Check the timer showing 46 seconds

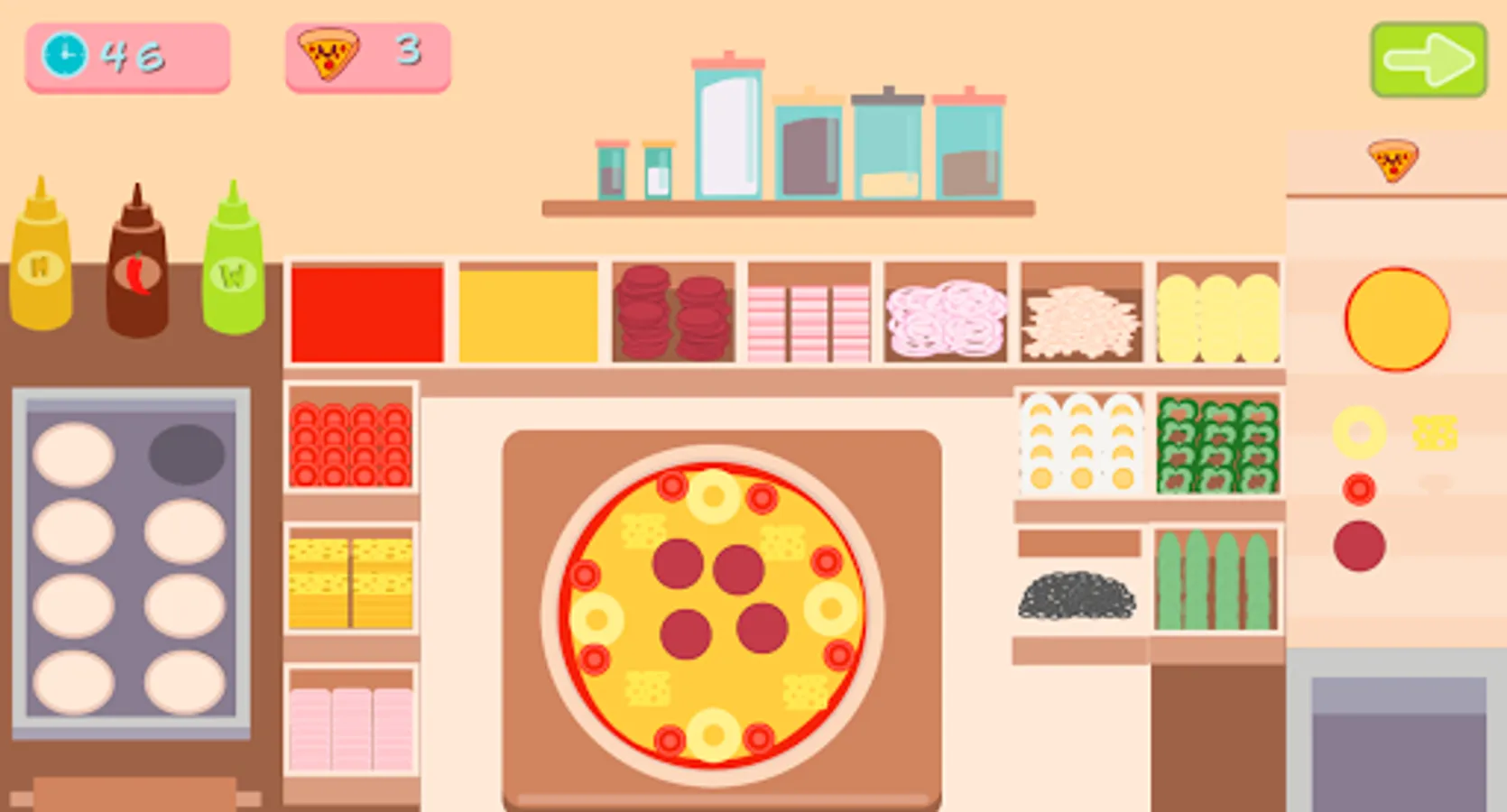click(x=126, y=56)
